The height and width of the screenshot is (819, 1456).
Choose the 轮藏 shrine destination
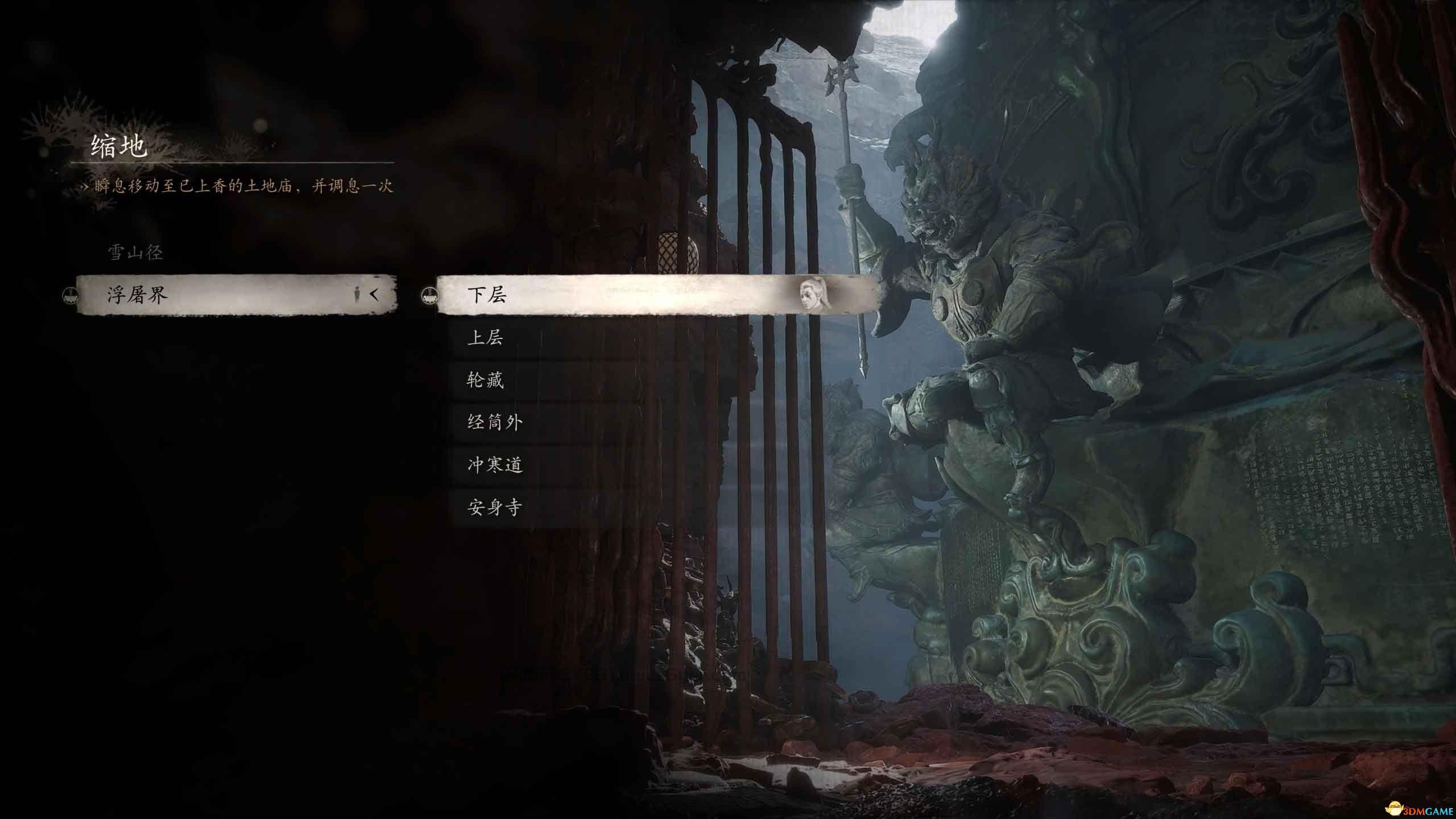488,381
